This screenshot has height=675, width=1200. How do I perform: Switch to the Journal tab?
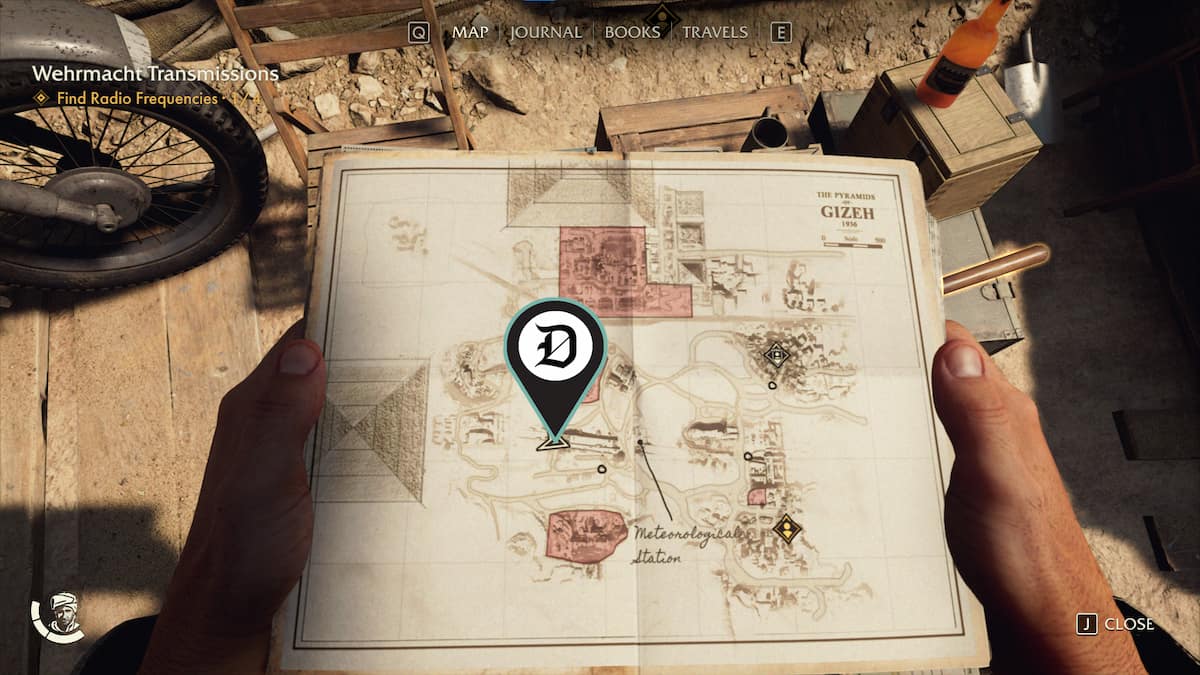coord(545,32)
